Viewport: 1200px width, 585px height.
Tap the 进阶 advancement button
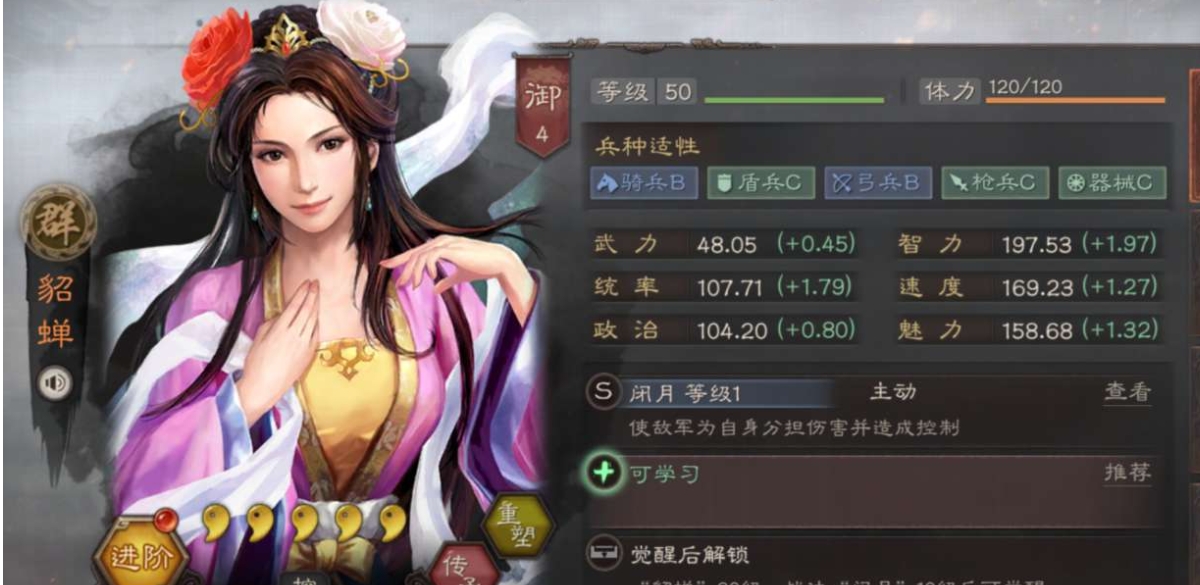(133, 555)
